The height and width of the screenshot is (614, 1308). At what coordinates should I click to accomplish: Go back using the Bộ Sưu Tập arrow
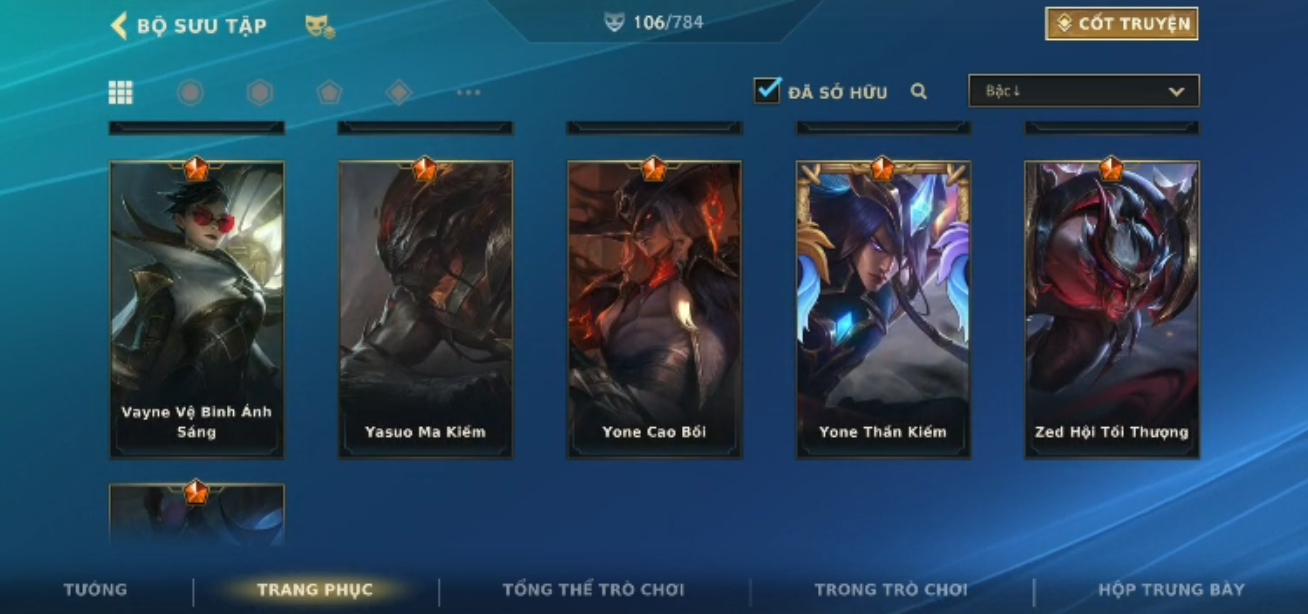click(119, 25)
